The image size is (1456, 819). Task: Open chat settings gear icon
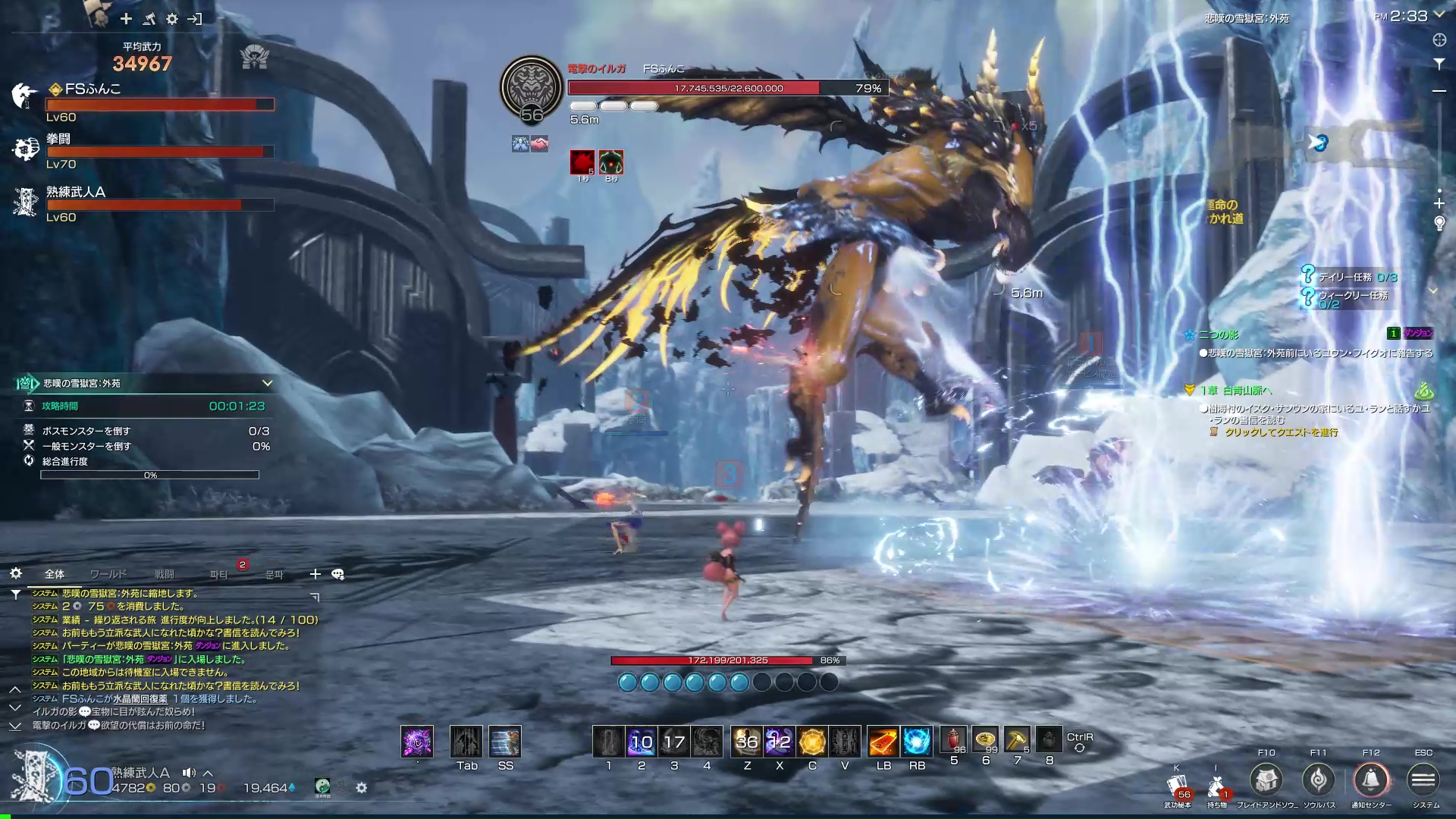pos(16,573)
